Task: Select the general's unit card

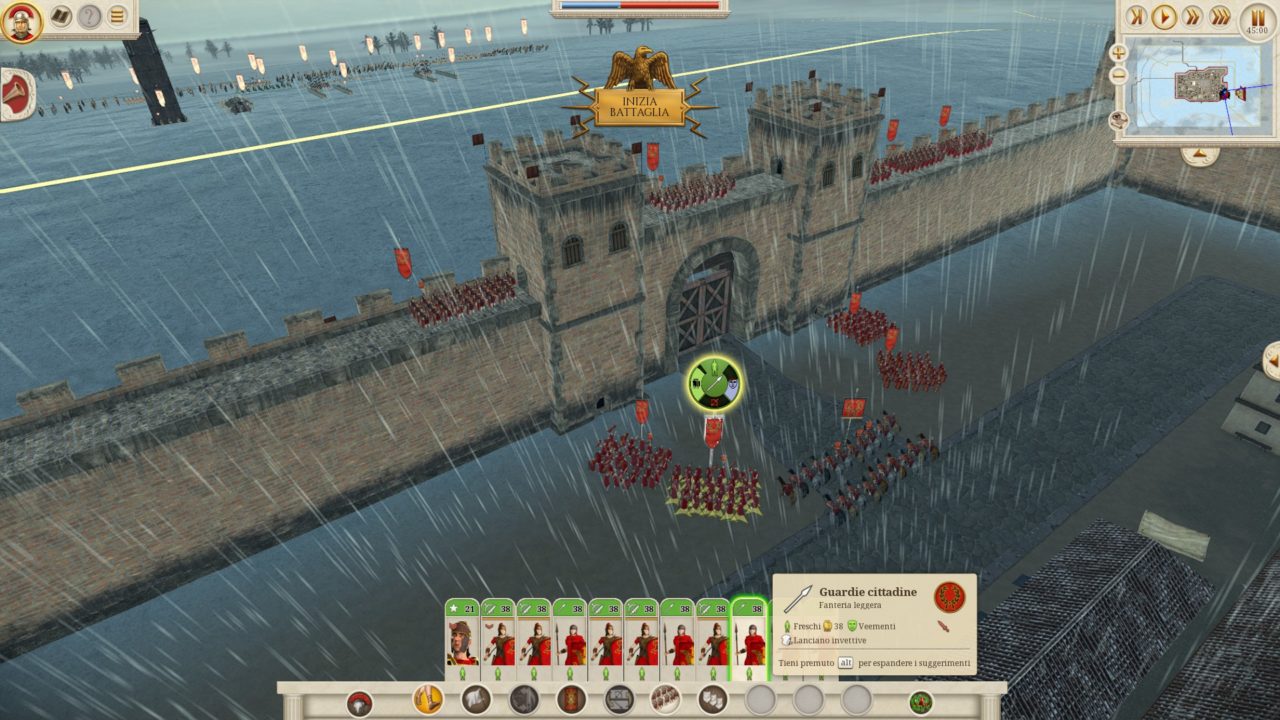Action: click(x=461, y=640)
